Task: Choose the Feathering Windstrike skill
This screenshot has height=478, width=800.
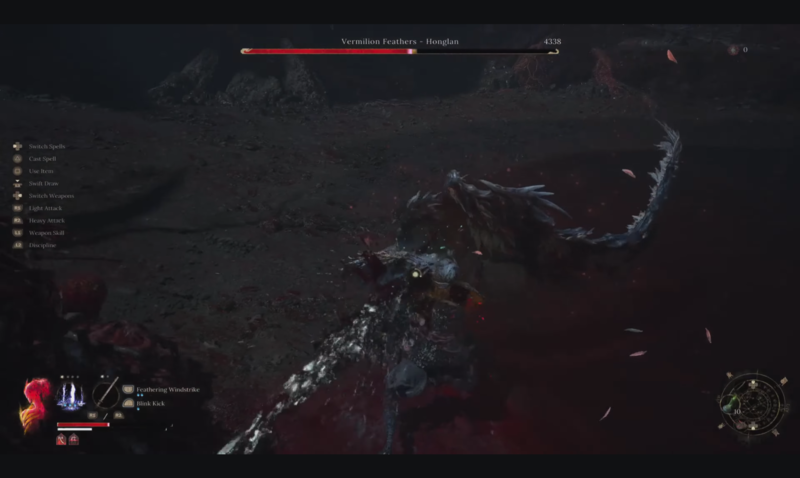Action: click(164, 389)
